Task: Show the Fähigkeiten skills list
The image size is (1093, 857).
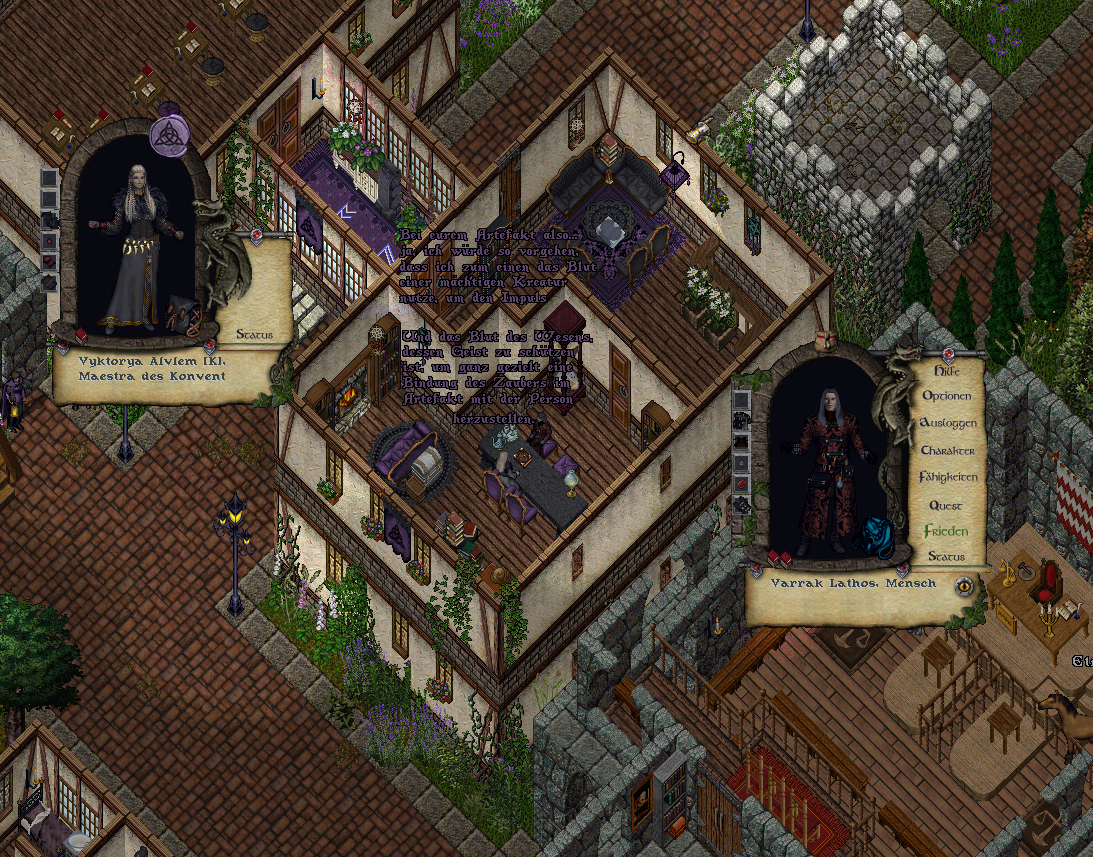Action: click(947, 477)
